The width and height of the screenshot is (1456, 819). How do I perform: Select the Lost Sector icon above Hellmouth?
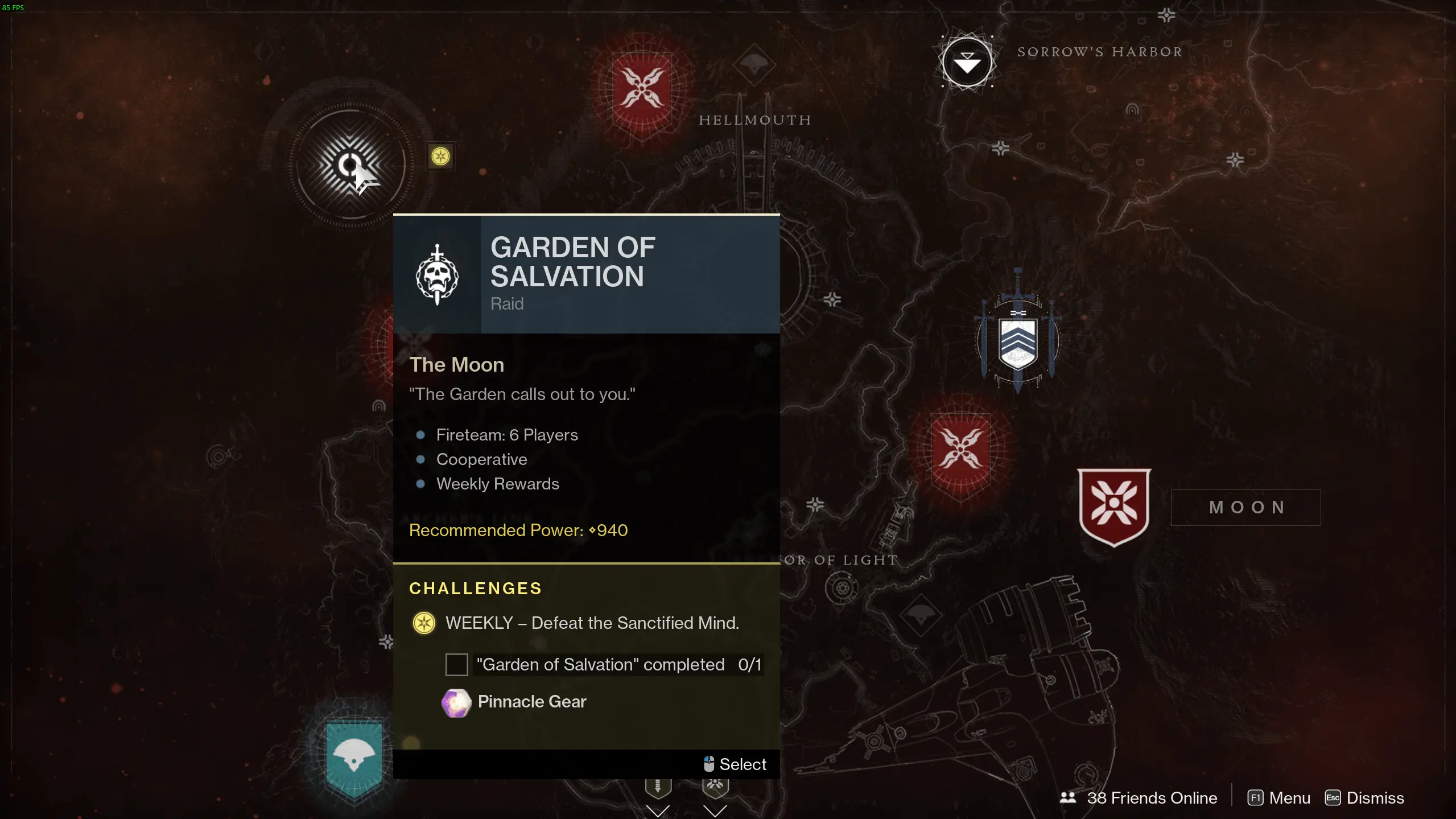[x=754, y=64]
